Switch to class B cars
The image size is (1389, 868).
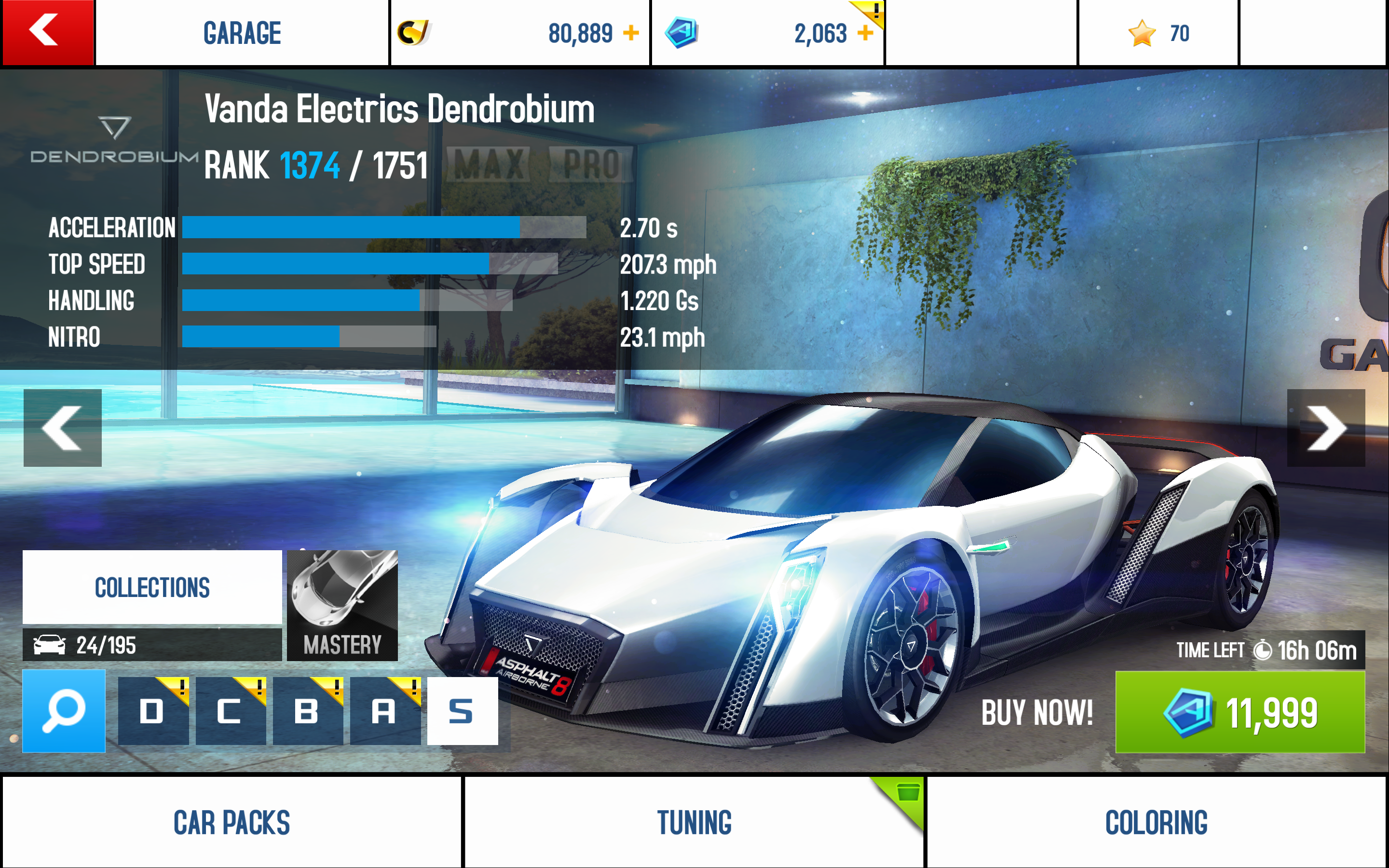[308, 711]
